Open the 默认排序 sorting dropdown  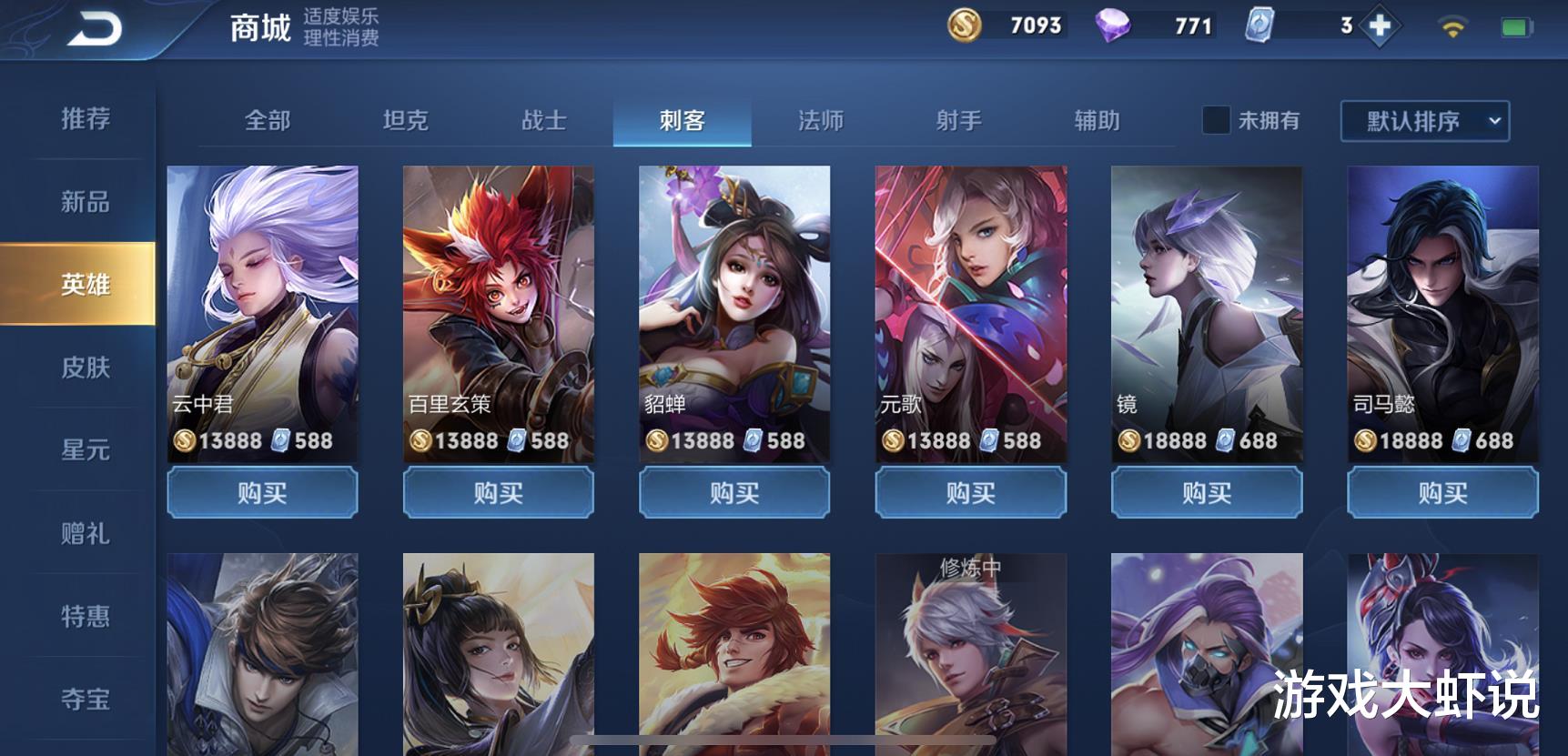pyautogui.click(x=1422, y=121)
